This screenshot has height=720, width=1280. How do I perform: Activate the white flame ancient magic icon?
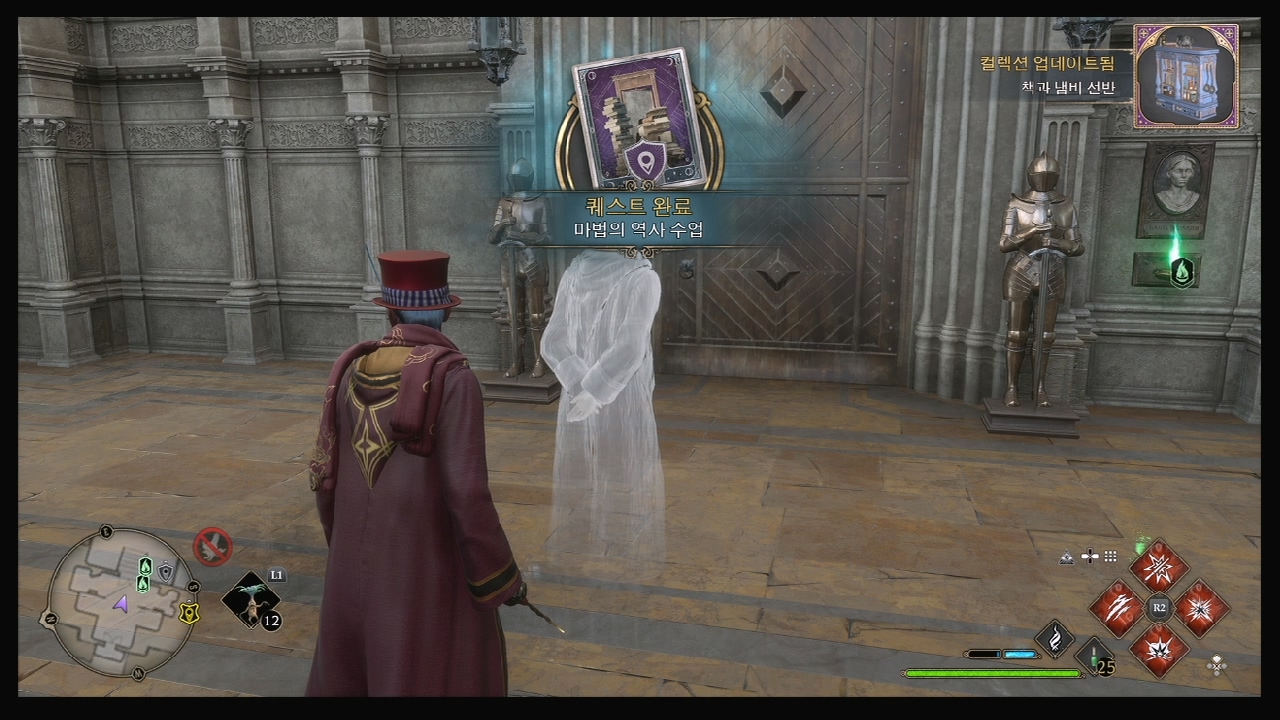pyautogui.click(x=1053, y=638)
